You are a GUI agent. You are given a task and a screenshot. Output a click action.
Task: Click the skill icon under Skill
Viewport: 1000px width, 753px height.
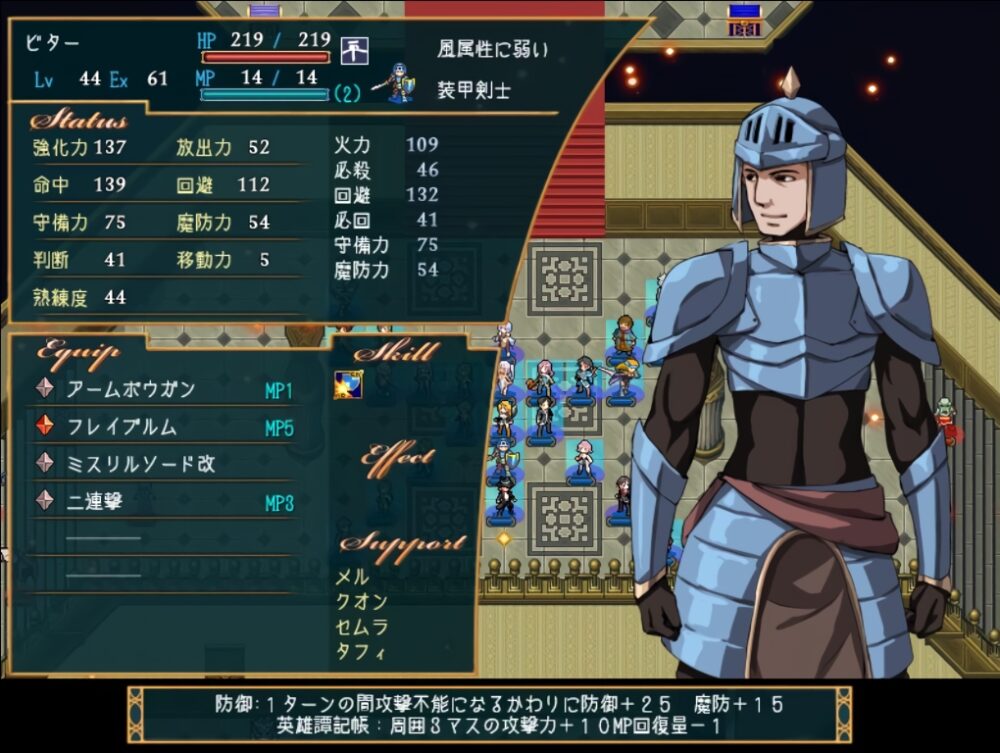point(348,385)
